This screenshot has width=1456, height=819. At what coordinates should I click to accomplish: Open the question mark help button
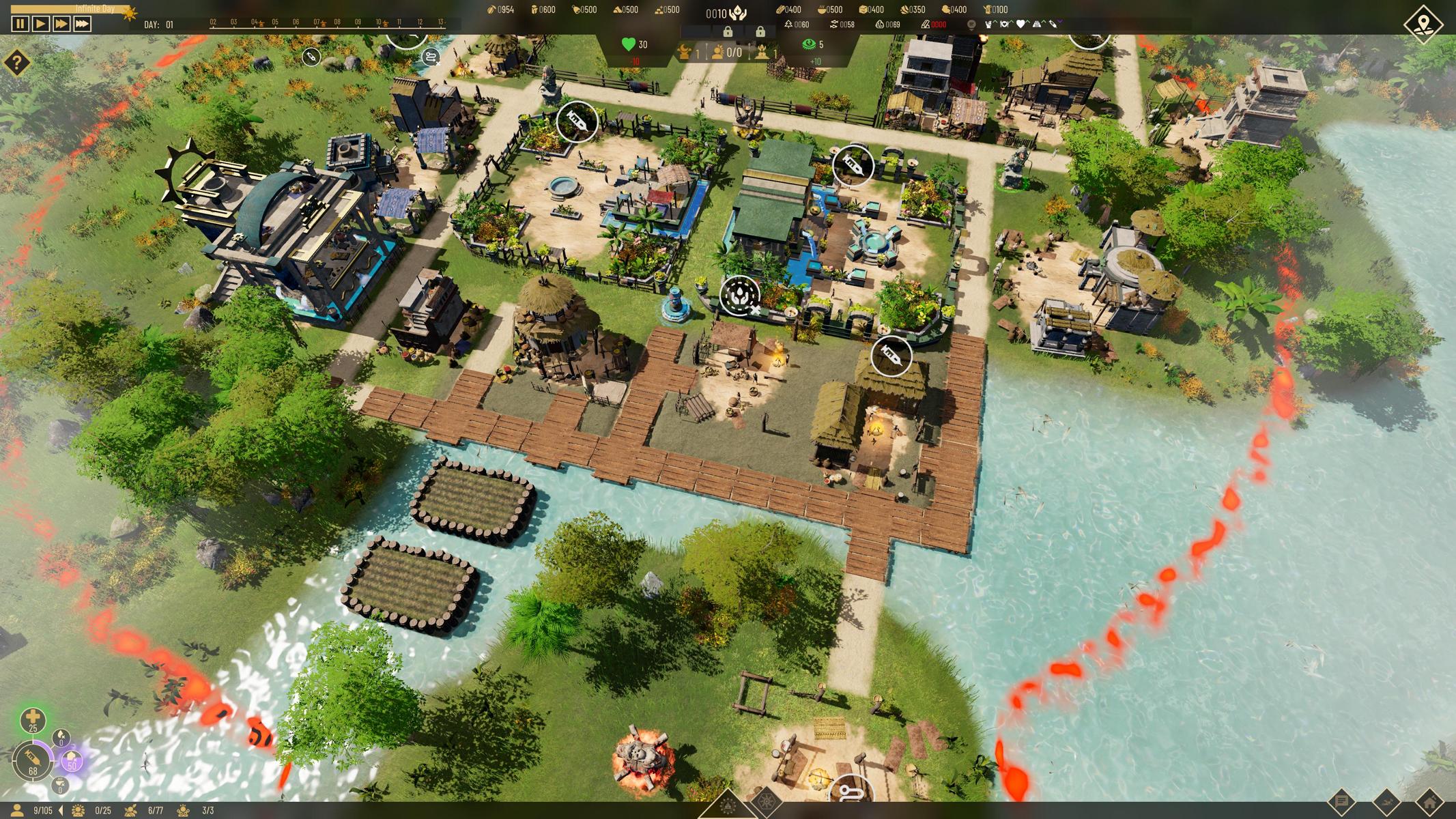[16, 63]
